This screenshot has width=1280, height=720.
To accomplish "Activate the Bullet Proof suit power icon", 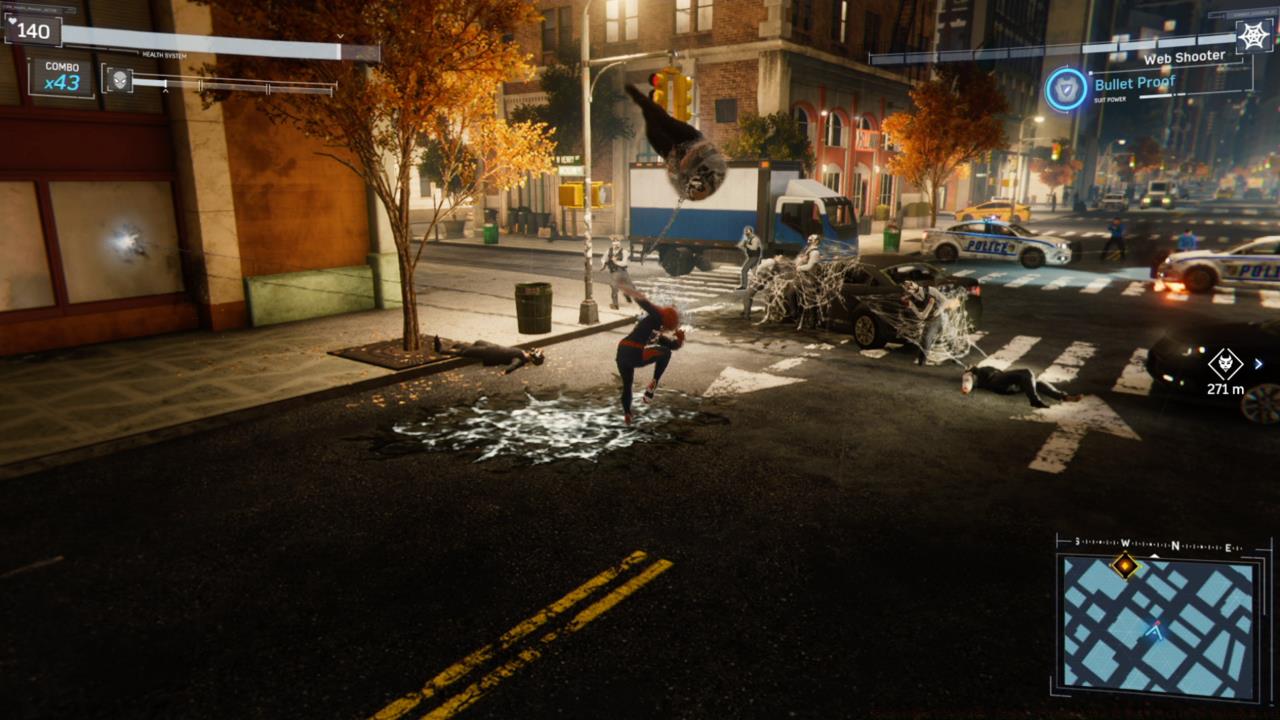I will pyautogui.click(x=1066, y=89).
